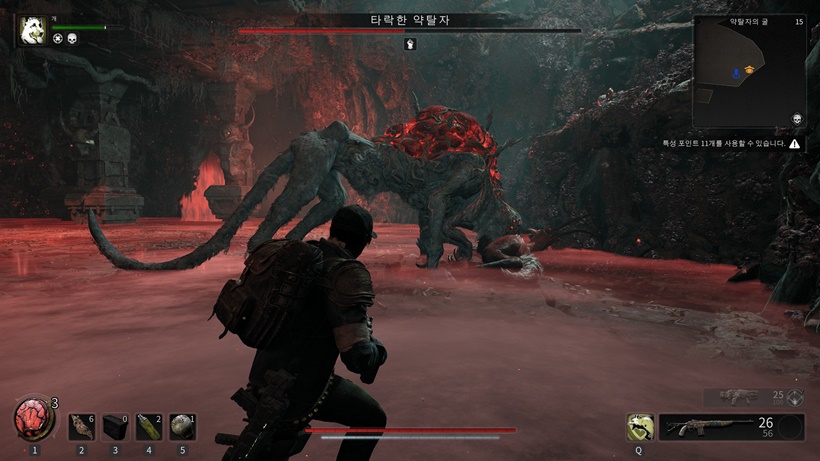This screenshot has height=461, width=820.
Task: Choose the ammo box slot
Action: click(115, 427)
